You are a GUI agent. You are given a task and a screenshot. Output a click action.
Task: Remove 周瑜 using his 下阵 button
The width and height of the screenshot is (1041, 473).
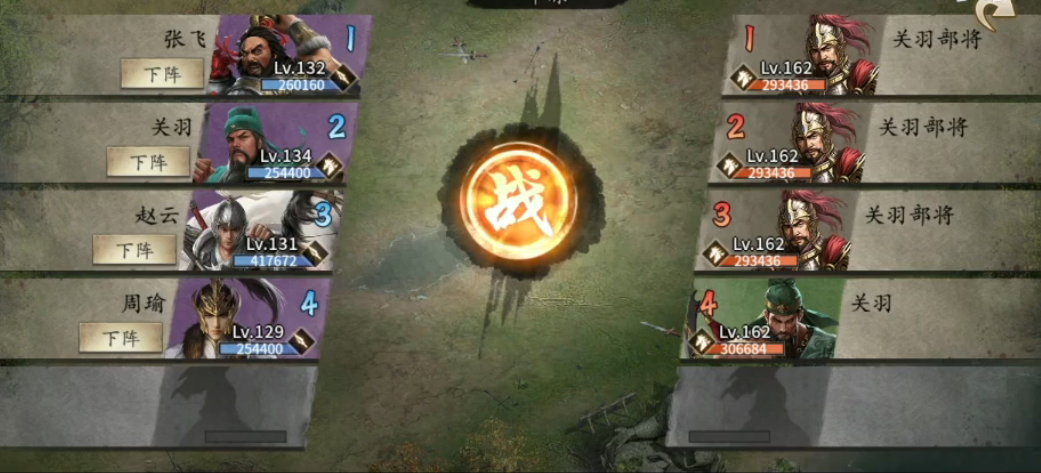[x=120, y=337]
